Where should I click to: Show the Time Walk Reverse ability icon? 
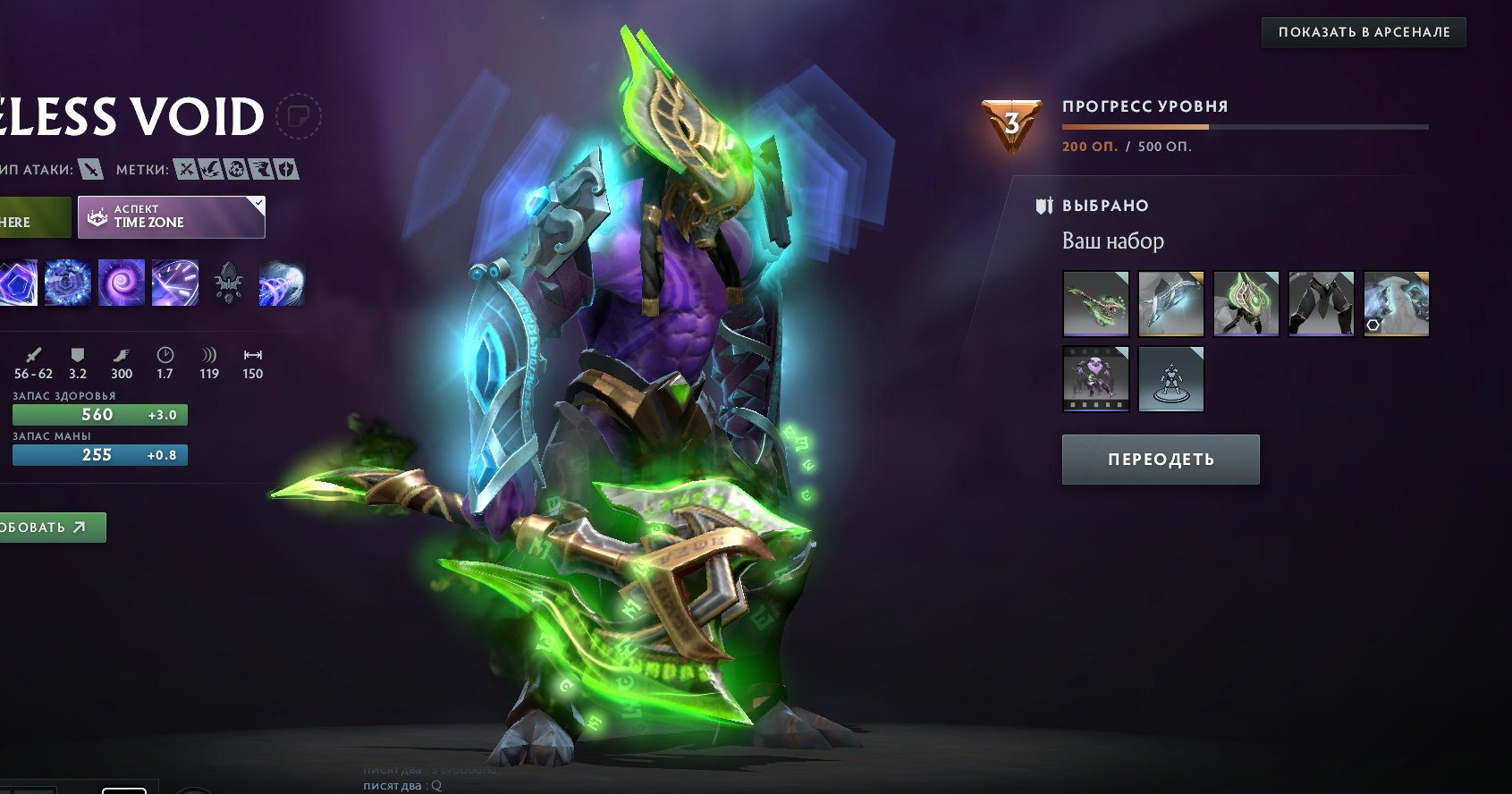[283, 283]
